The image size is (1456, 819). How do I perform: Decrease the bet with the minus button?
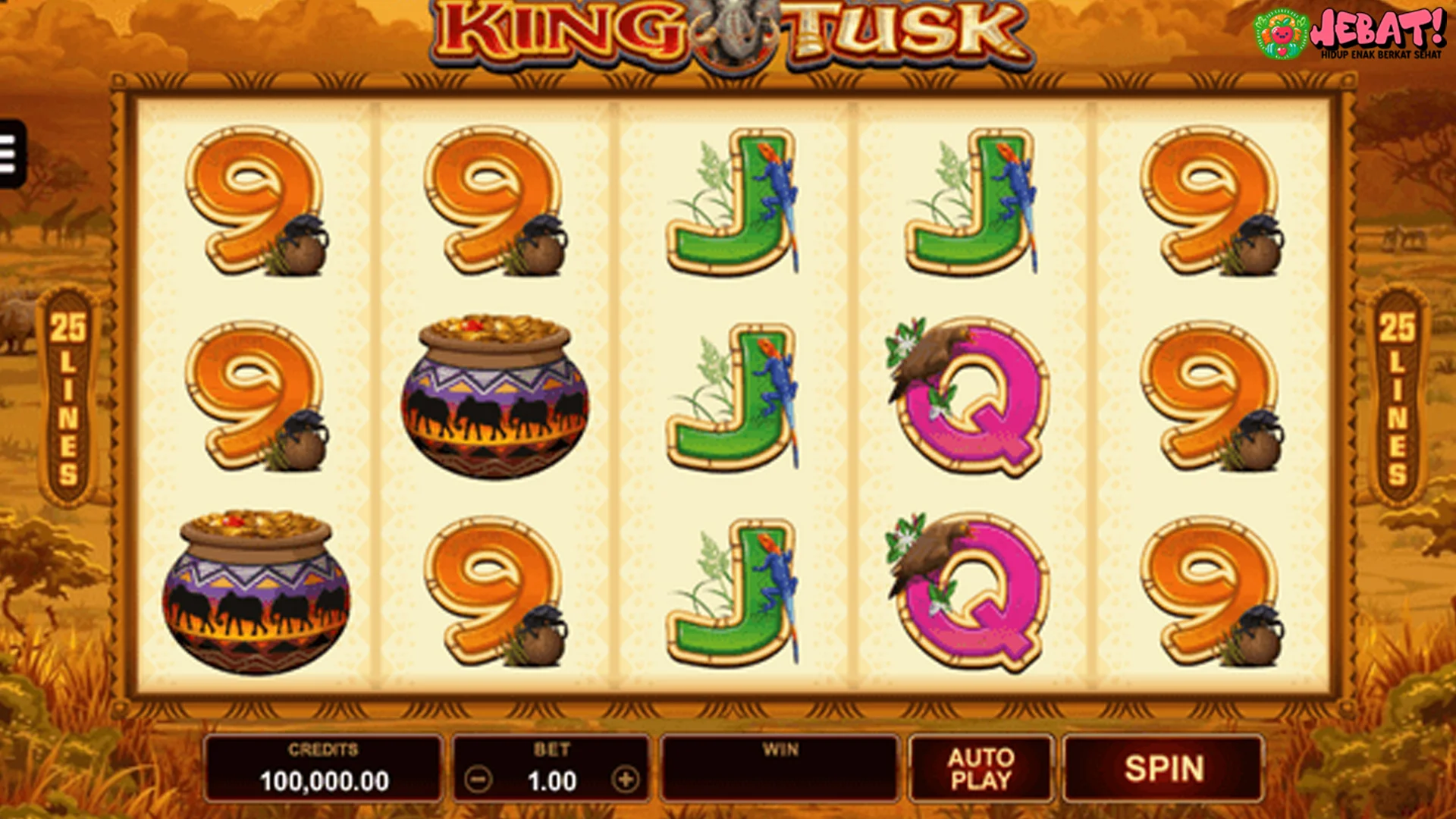click(x=478, y=780)
